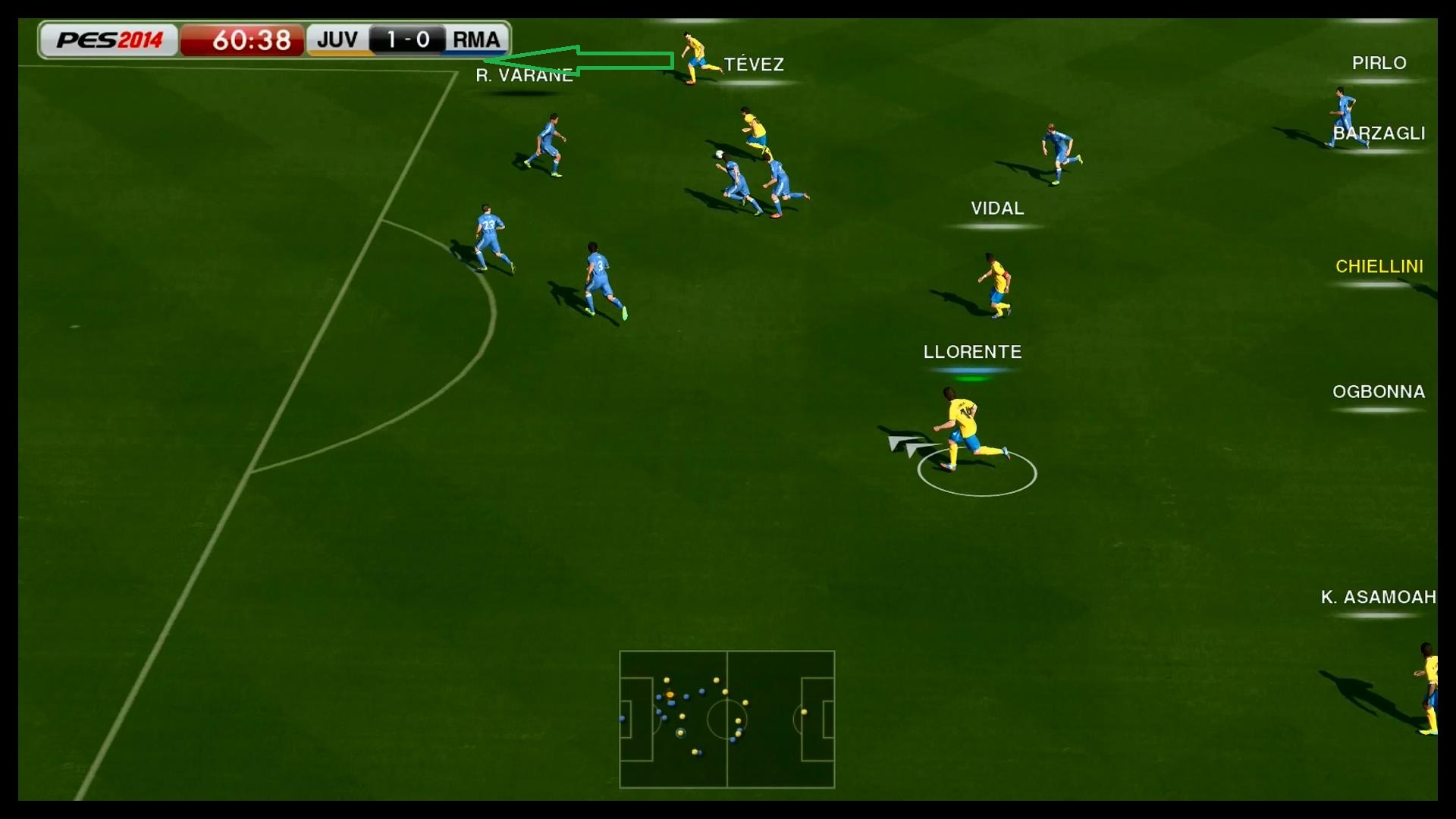Click the pitch radar minimap
1456x819 pixels.
pos(726,719)
